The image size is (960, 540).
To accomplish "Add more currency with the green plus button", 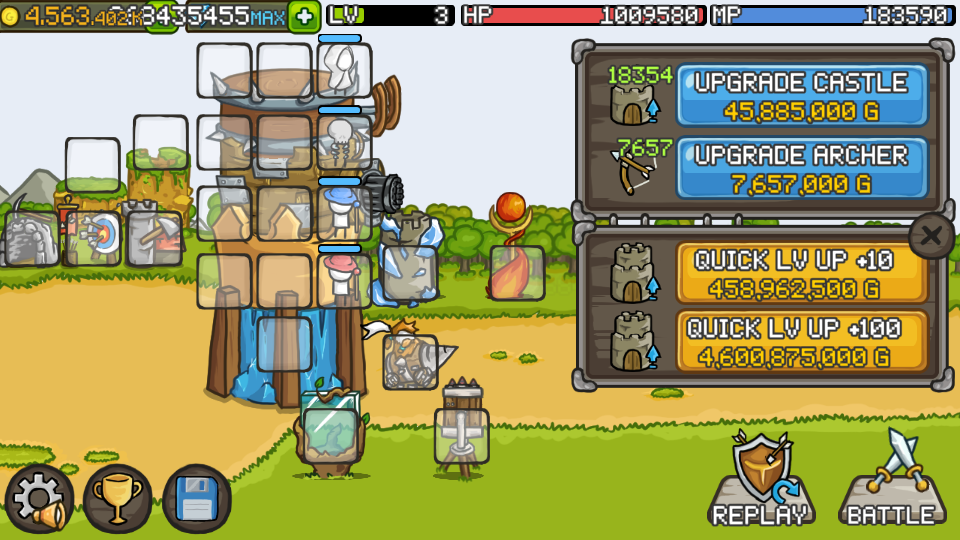I will 304,16.
